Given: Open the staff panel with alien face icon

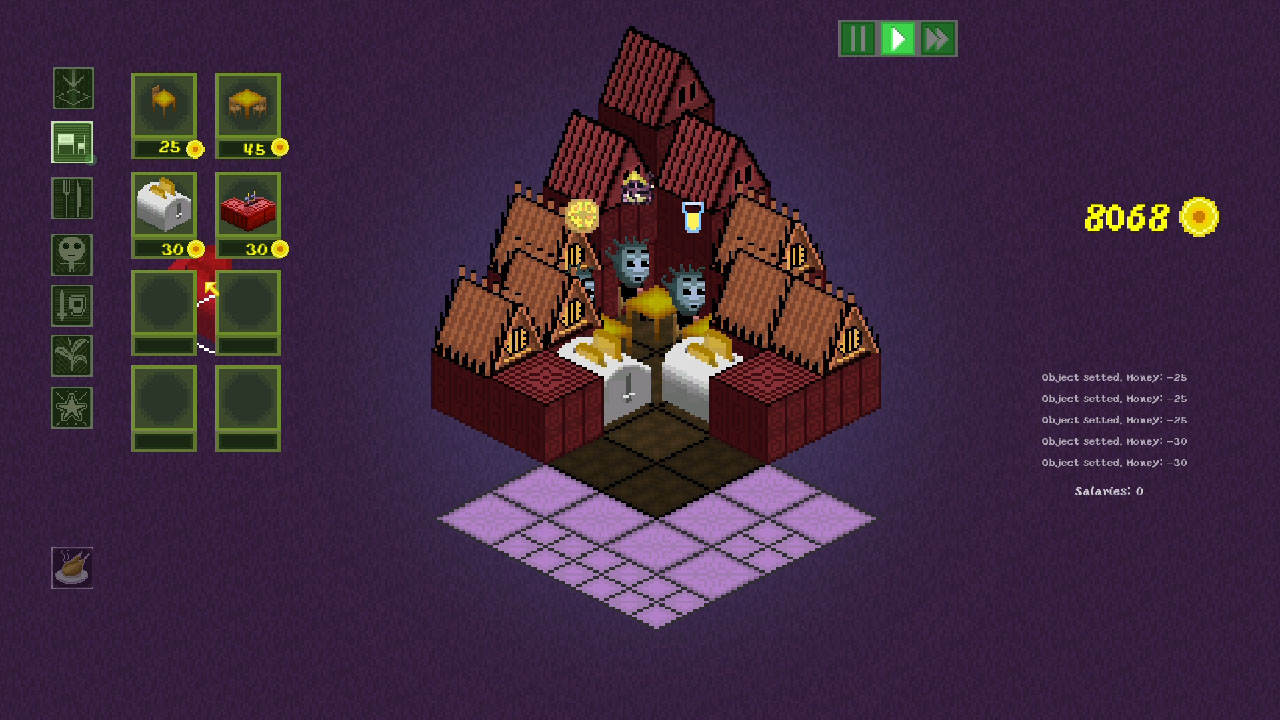Looking at the screenshot, I should pos(72,255).
